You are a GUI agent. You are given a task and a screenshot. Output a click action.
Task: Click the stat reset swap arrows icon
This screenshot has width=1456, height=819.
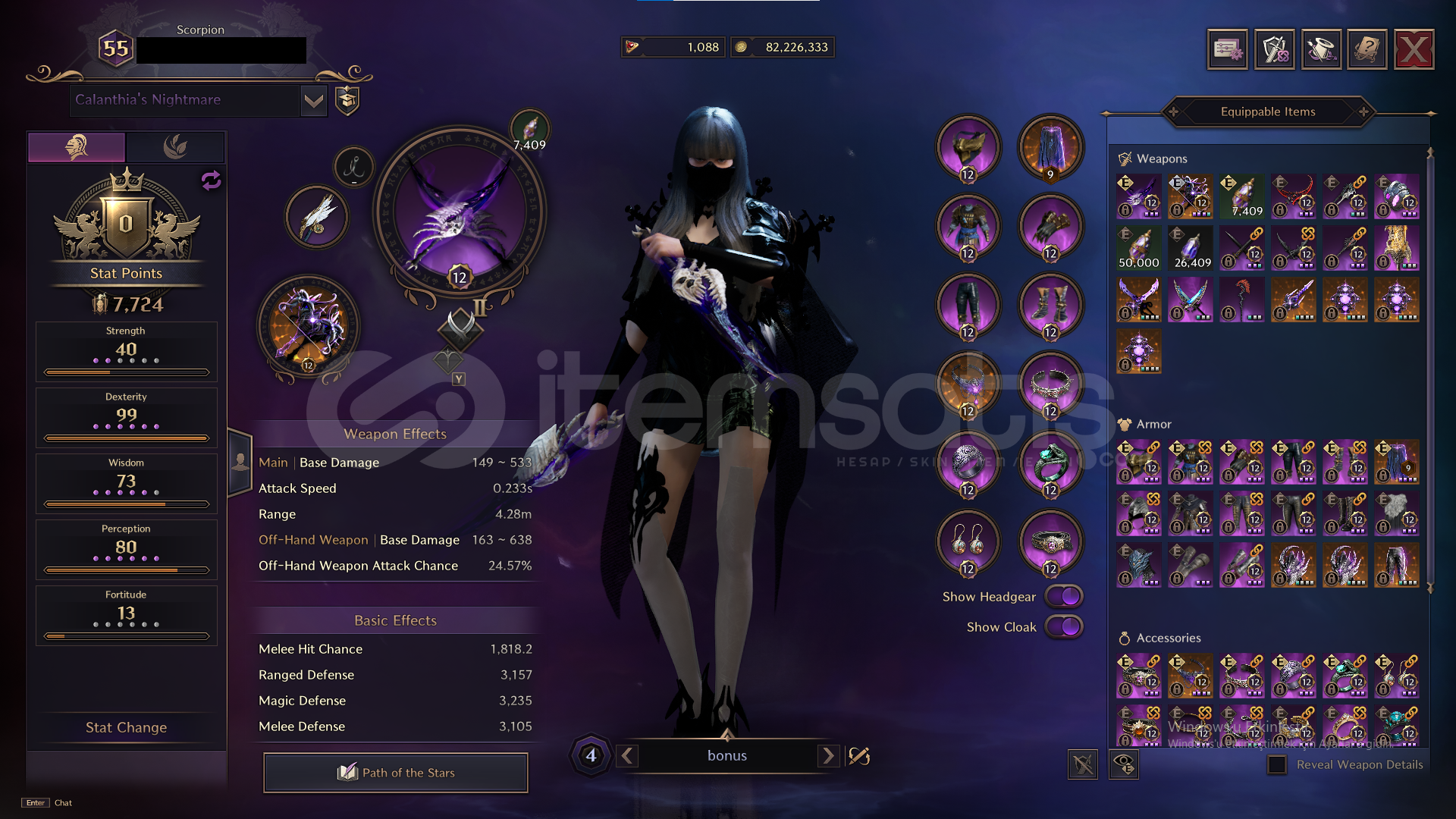pyautogui.click(x=211, y=180)
